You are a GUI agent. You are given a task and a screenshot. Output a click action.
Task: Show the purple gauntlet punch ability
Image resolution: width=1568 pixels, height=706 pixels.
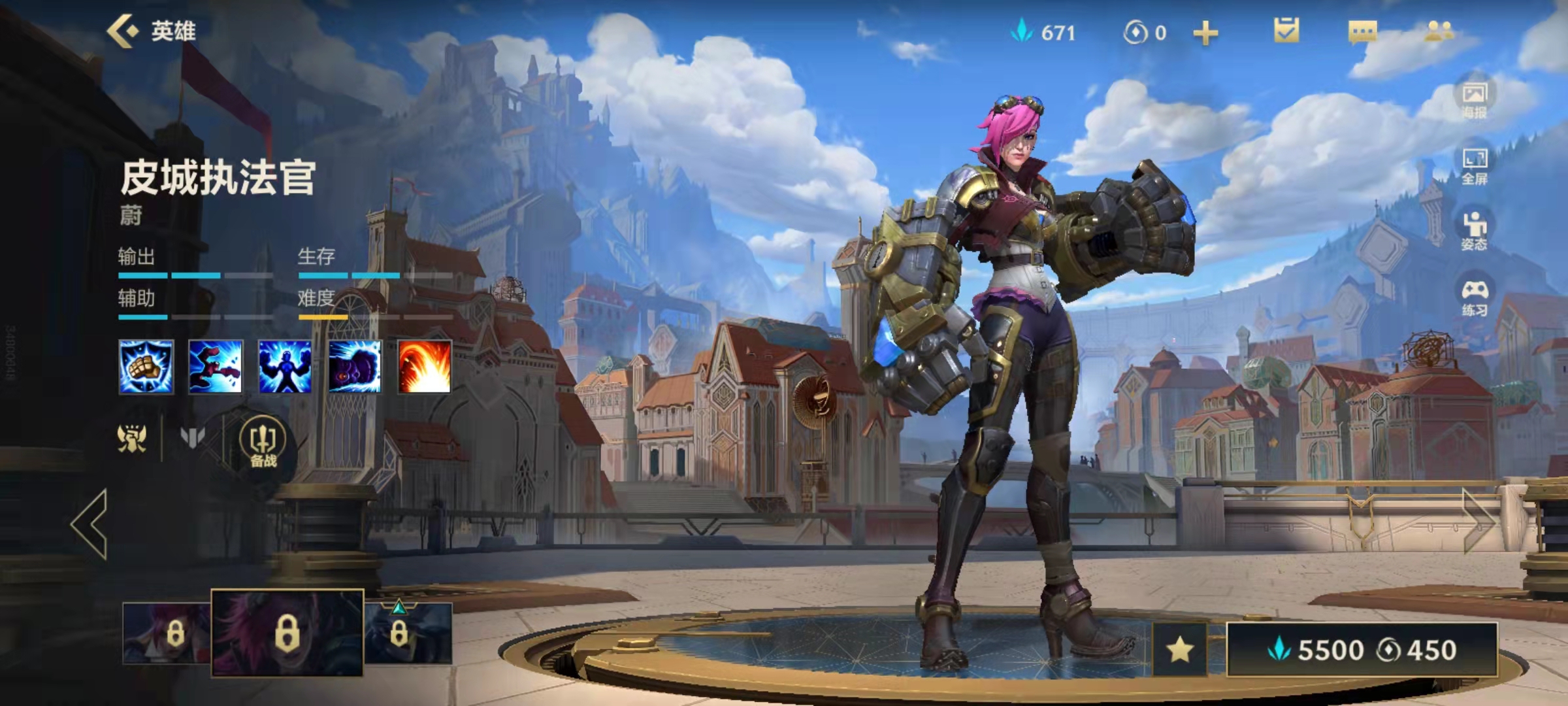(x=355, y=367)
